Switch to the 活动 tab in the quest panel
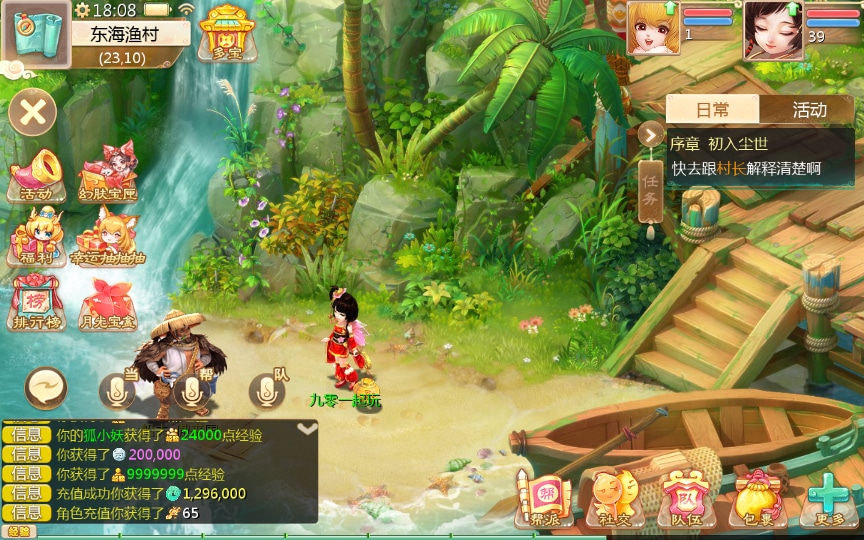Viewport: 864px width, 540px height. (809, 110)
